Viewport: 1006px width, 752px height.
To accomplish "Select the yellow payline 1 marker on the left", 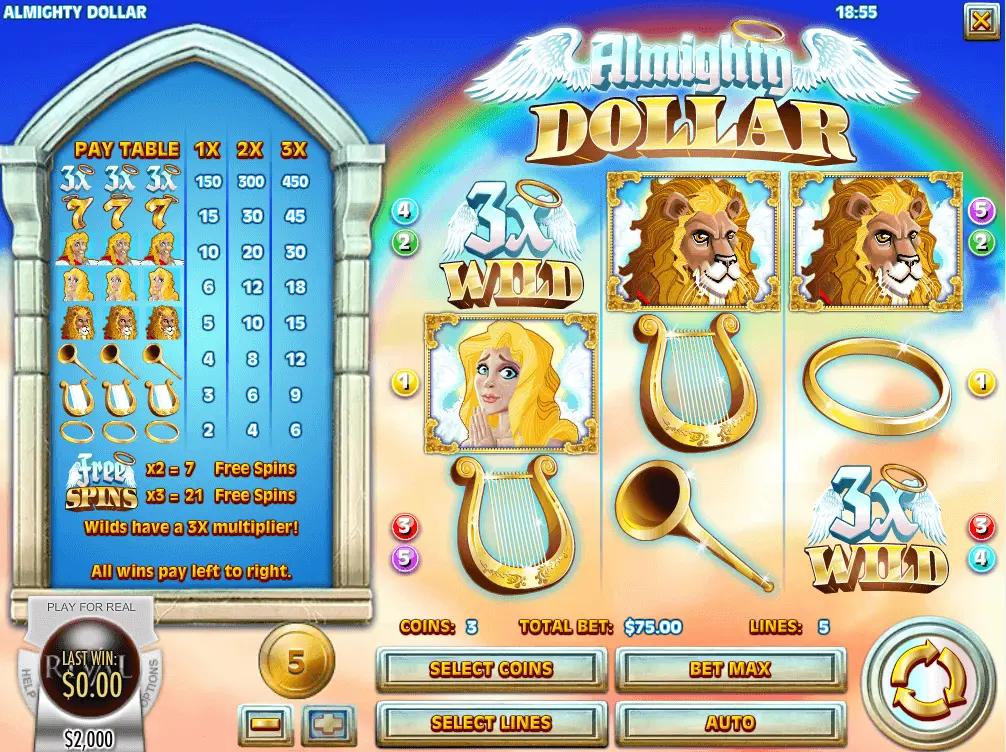I will pos(405,381).
